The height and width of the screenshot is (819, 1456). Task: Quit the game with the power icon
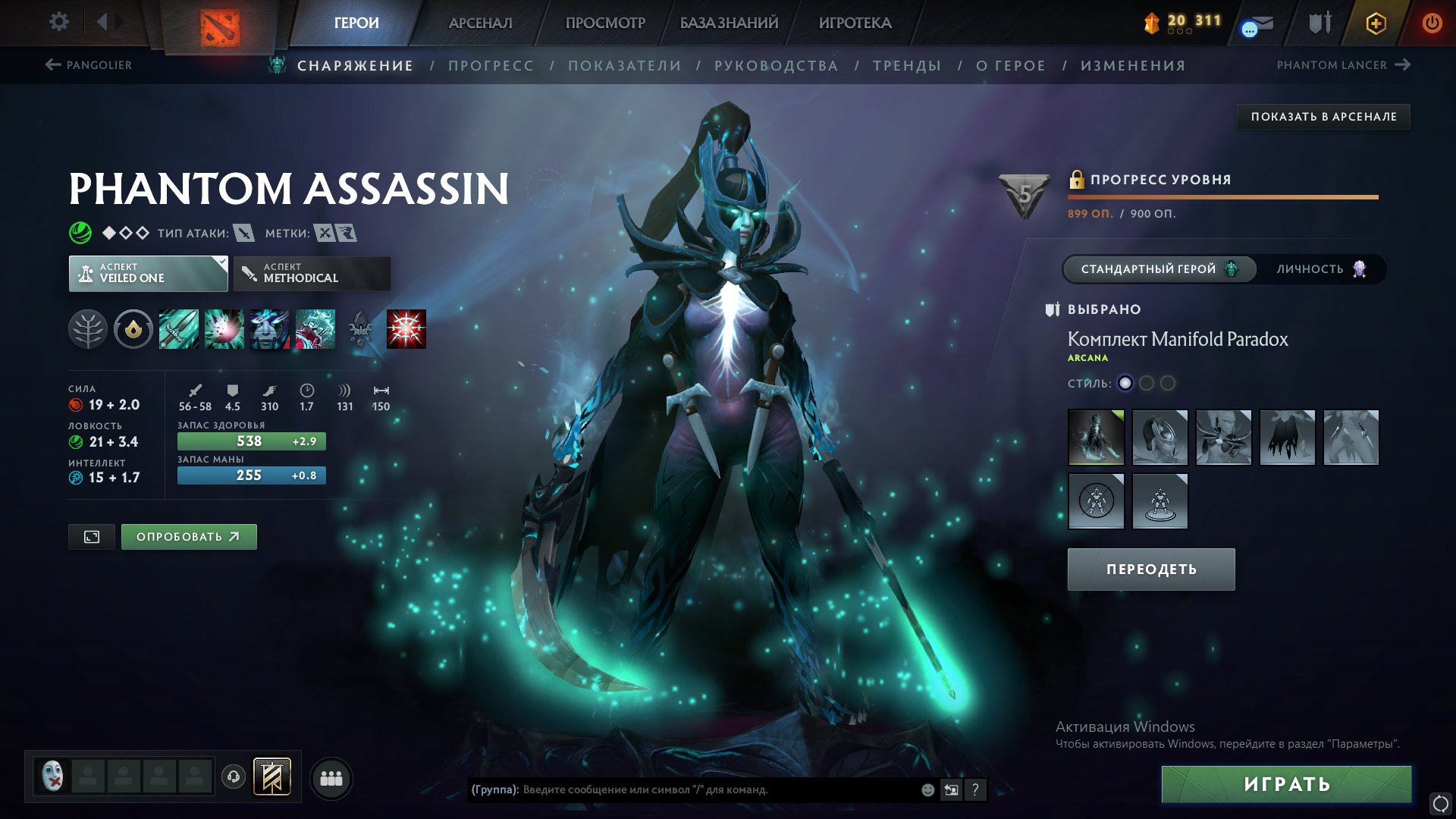point(1432,23)
